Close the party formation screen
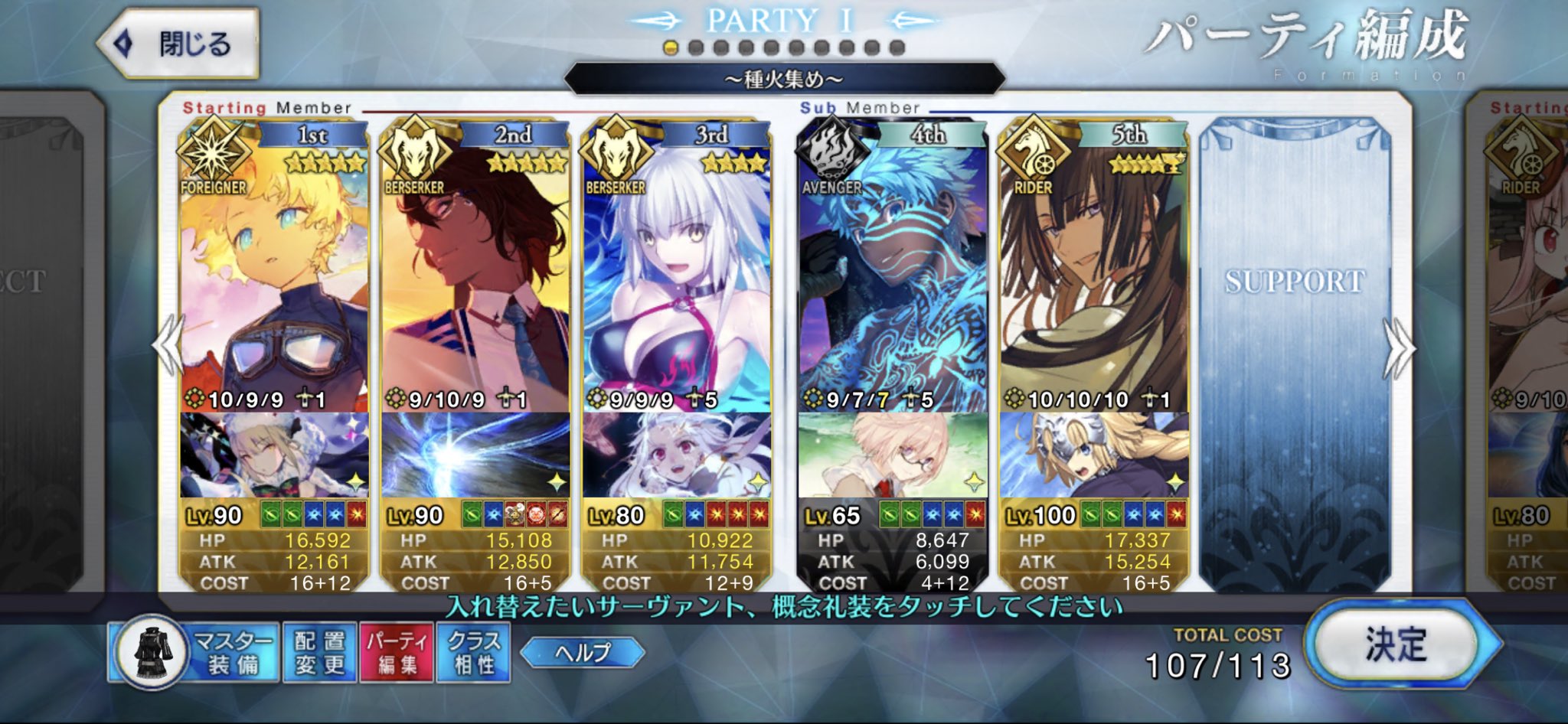This screenshot has width=1568, height=724. click(178, 44)
